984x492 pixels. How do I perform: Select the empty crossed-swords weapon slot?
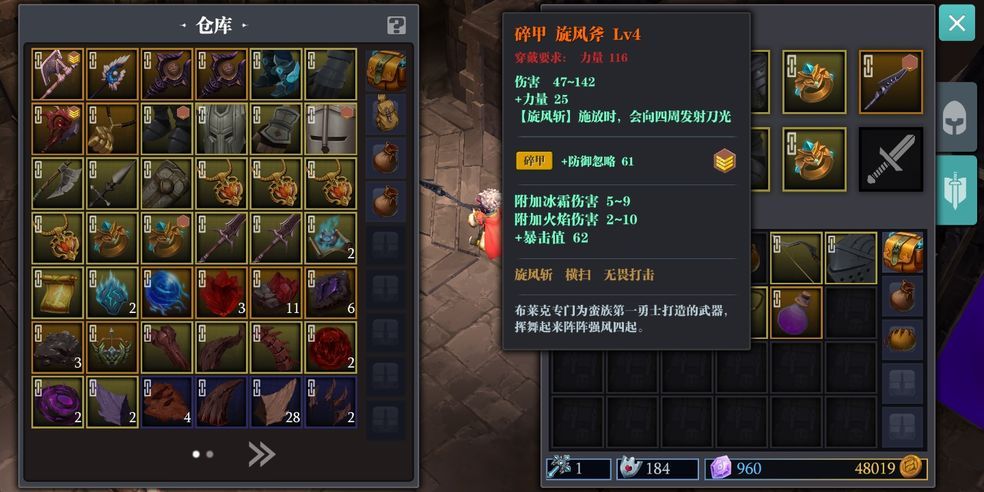click(x=890, y=159)
